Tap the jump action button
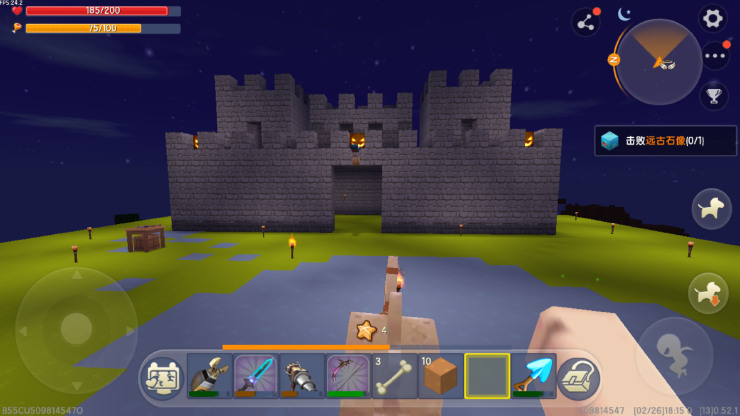The height and width of the screenshot is (416, 740). pos(674,355)
